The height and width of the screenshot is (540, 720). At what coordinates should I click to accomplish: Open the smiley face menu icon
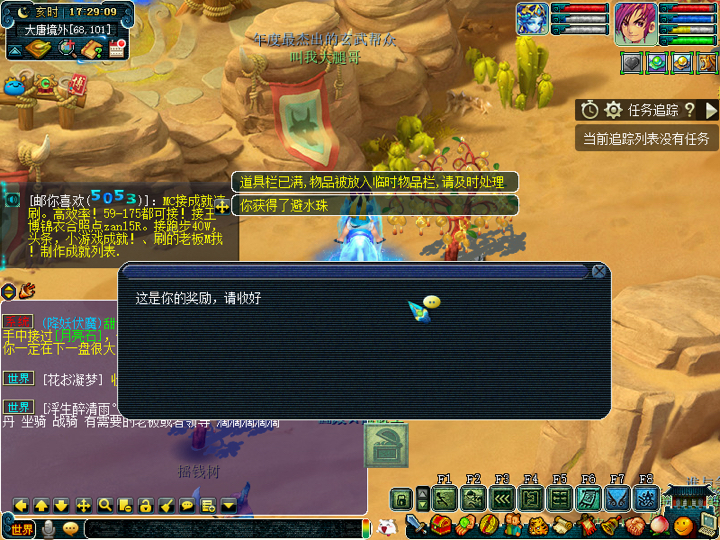pyautogui.click(x=683, y=525)
